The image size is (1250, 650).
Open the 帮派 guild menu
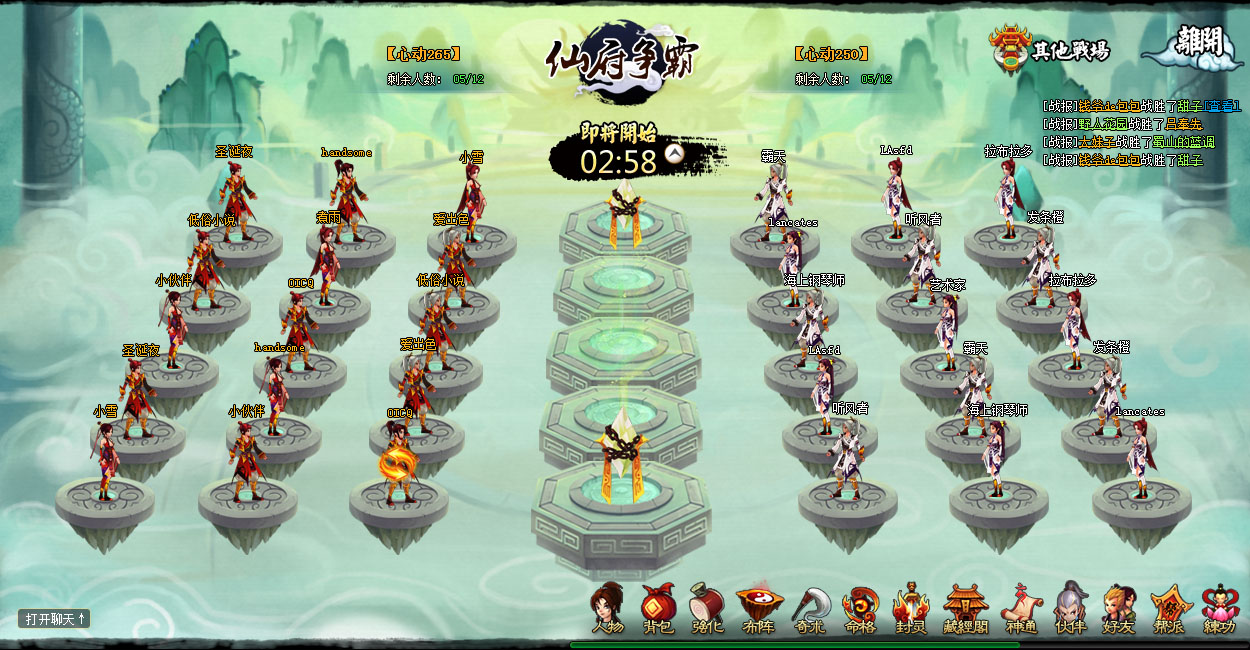coord(1170,608)
